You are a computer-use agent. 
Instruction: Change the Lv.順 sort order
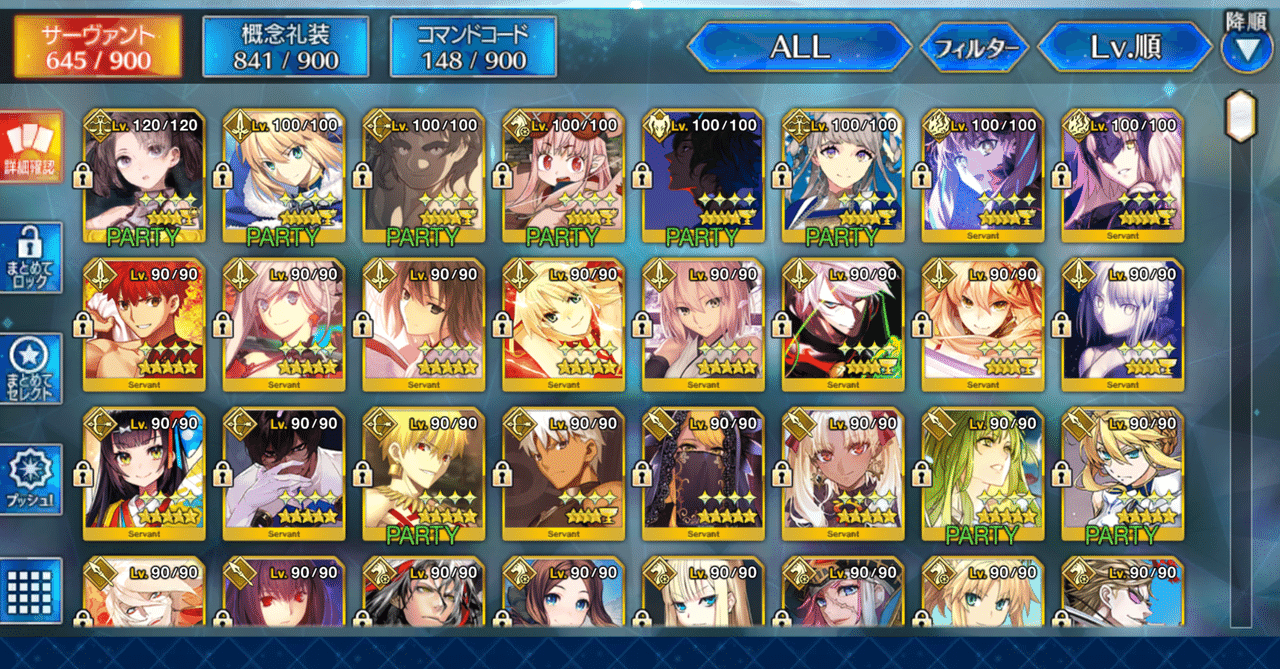(1126, 47)
